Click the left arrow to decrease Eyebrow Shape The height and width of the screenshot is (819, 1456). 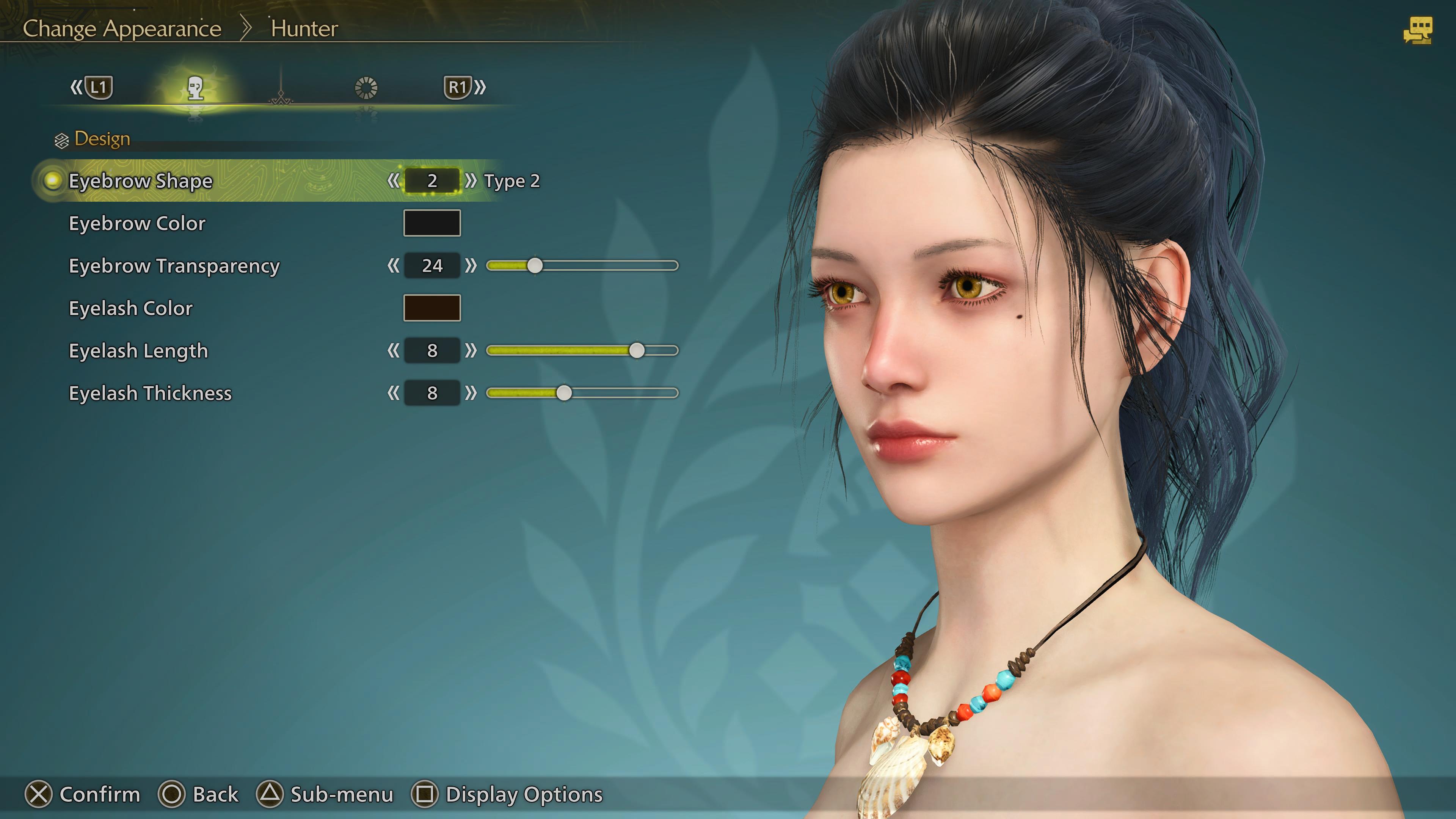[394, 181]
